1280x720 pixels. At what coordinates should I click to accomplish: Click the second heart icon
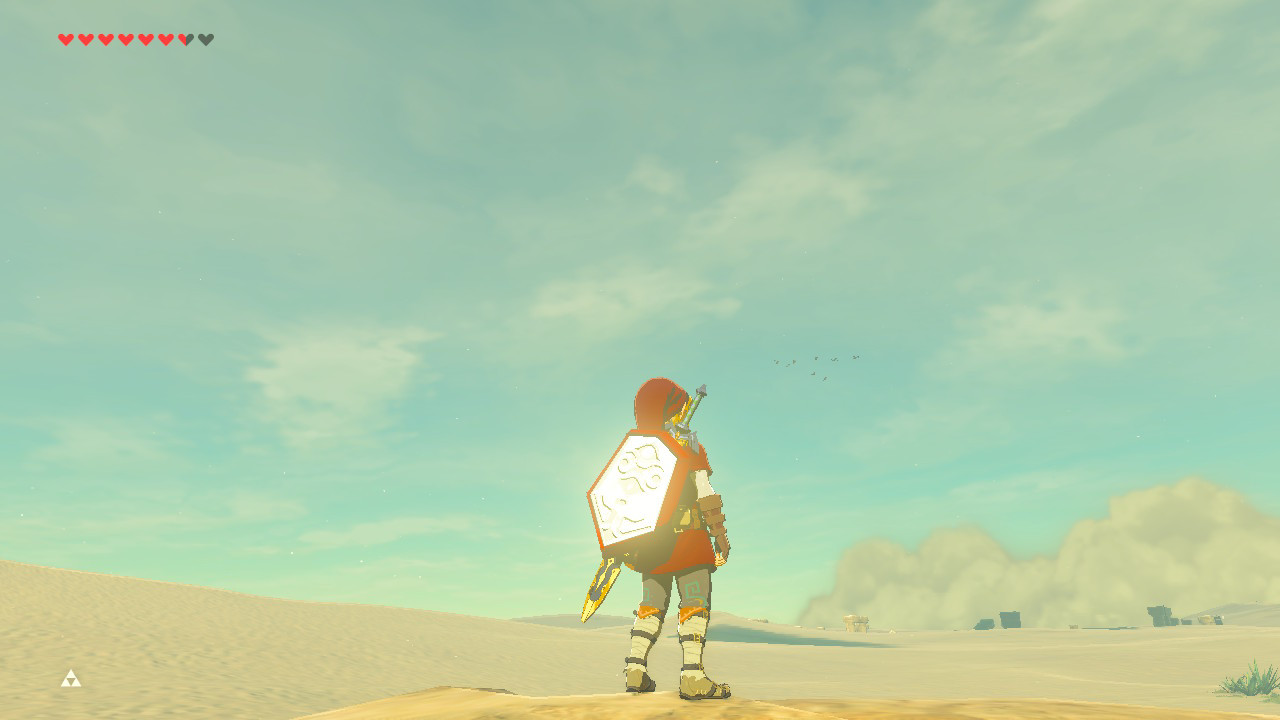tap(86, 39)
